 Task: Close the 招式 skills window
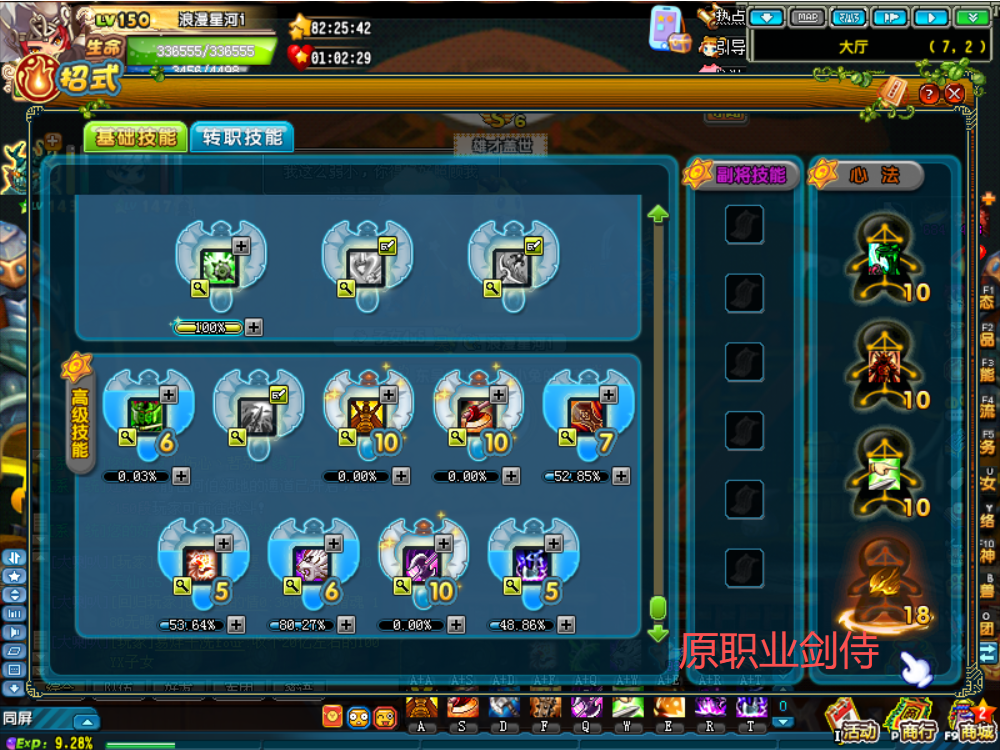[955, 93]
